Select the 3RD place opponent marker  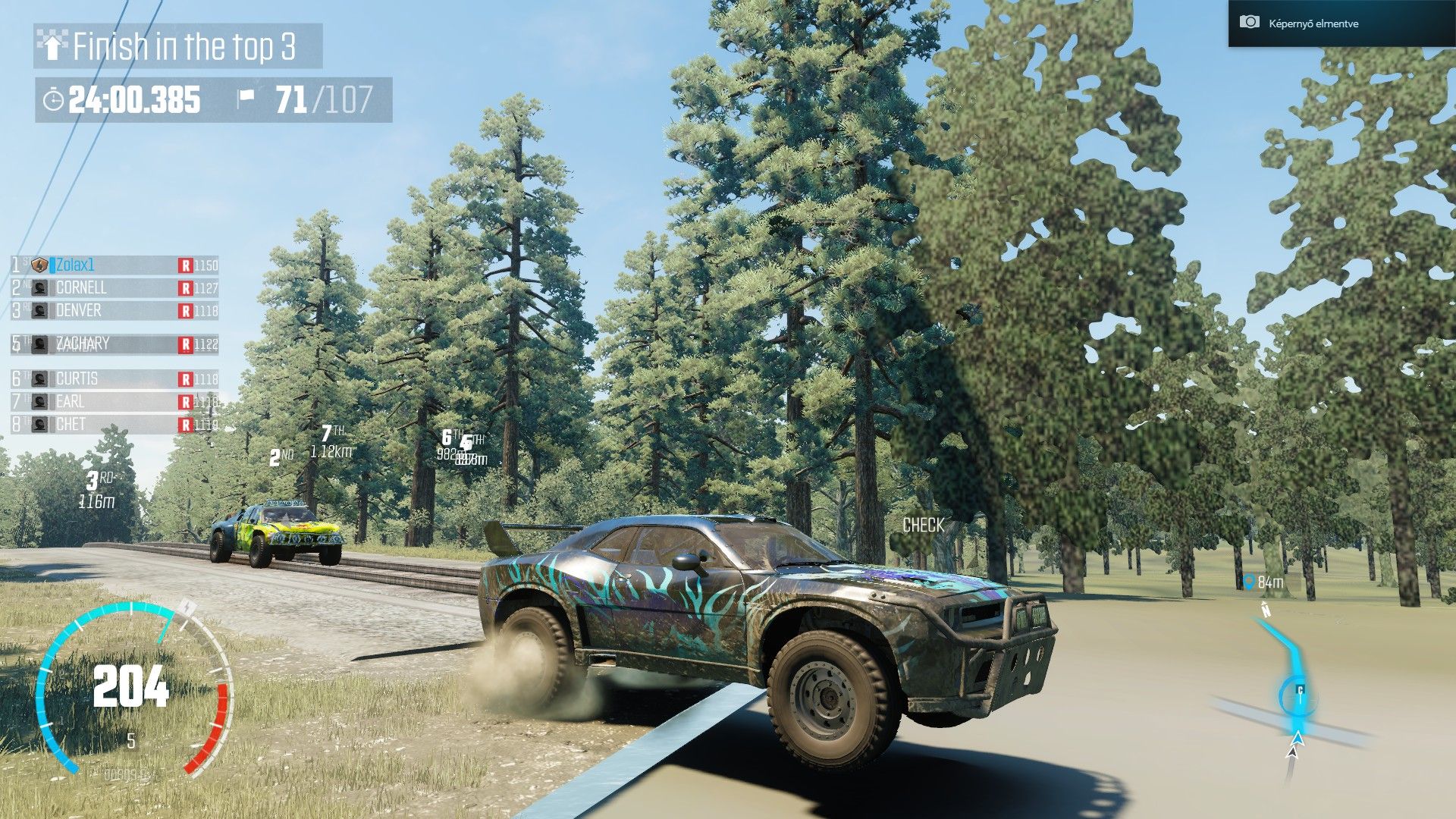(x=96, y=489)
